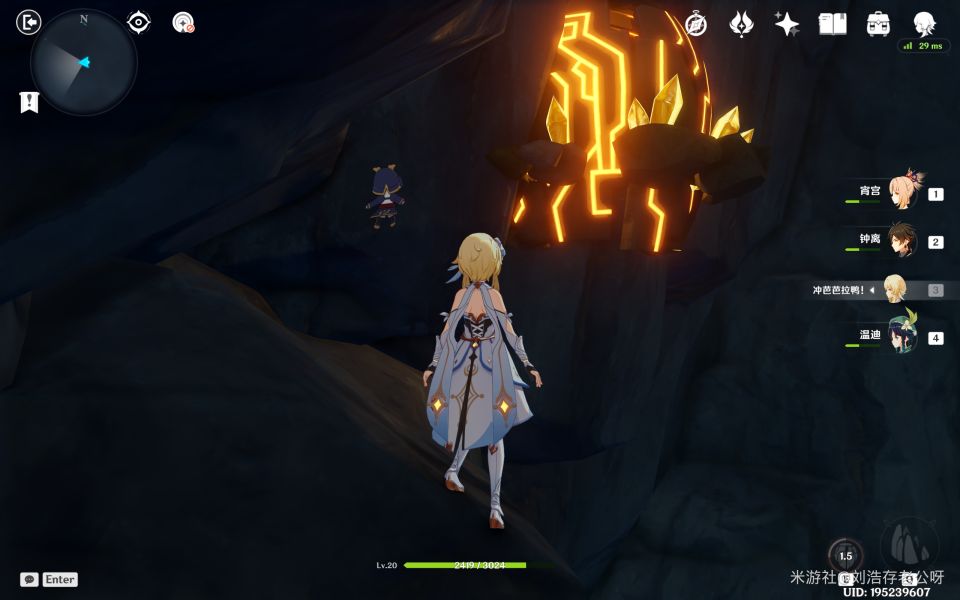Open the map via the minimap

83,62
